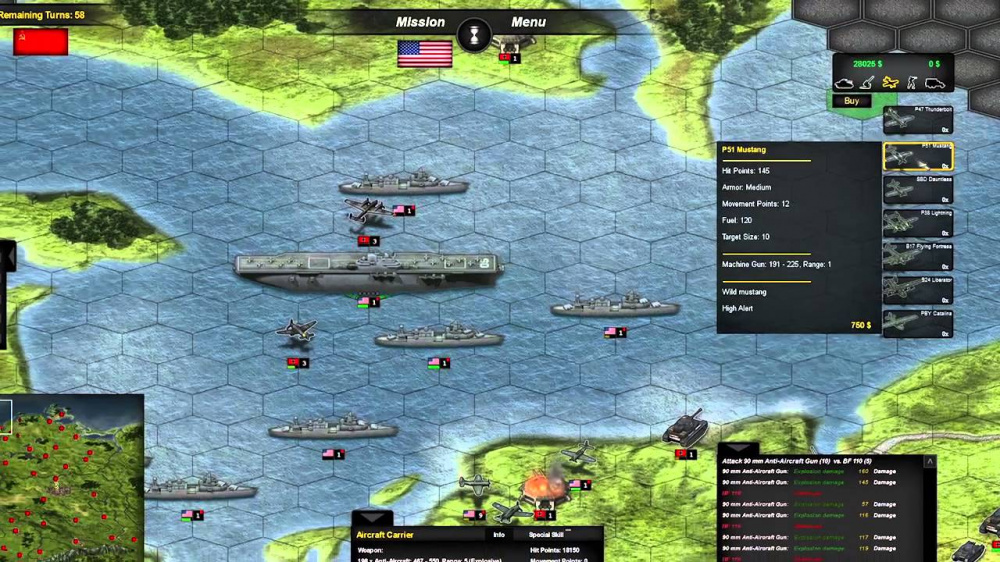Viewport: 1000px width, 562px height.
Task: Open the truck vehicle category
Action: pyautogui.click(x=934, y=82)
